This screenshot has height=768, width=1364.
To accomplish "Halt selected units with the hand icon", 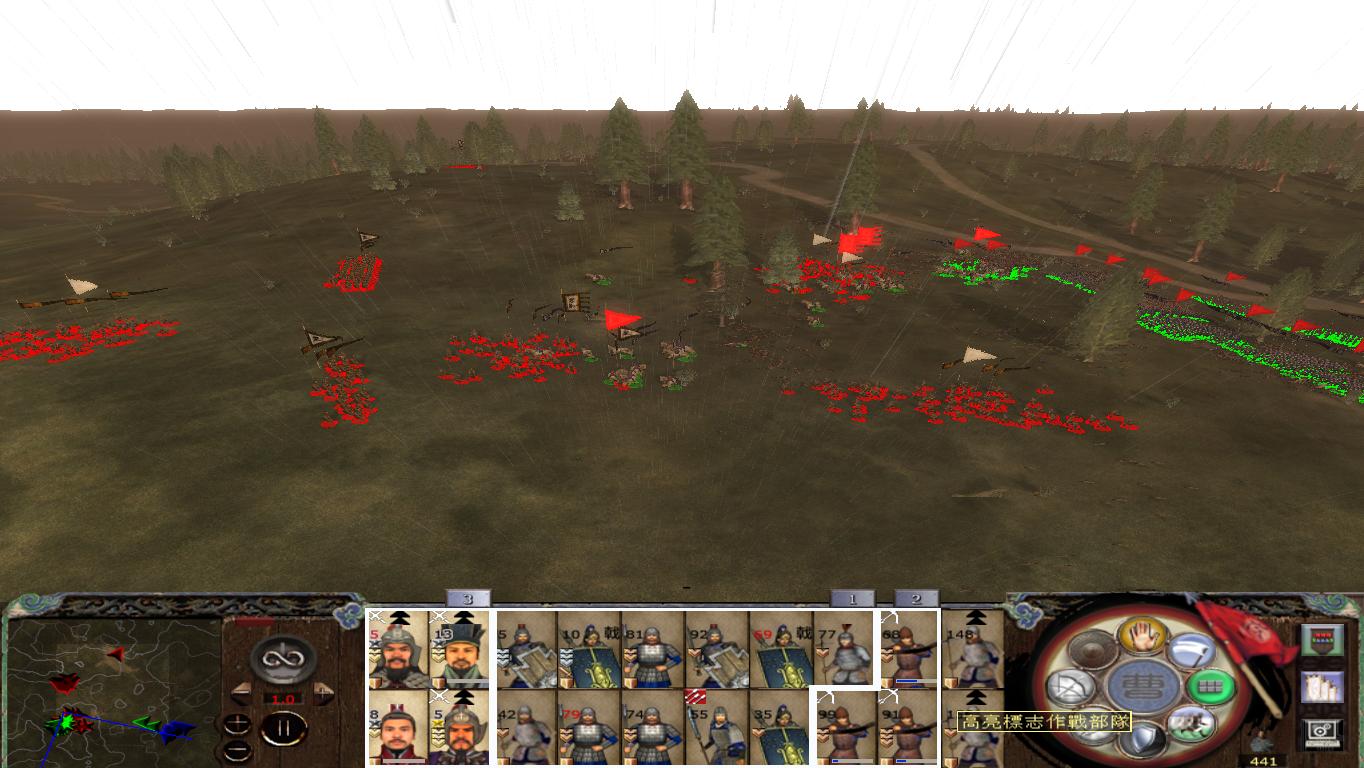I will tap(1141, 635).
